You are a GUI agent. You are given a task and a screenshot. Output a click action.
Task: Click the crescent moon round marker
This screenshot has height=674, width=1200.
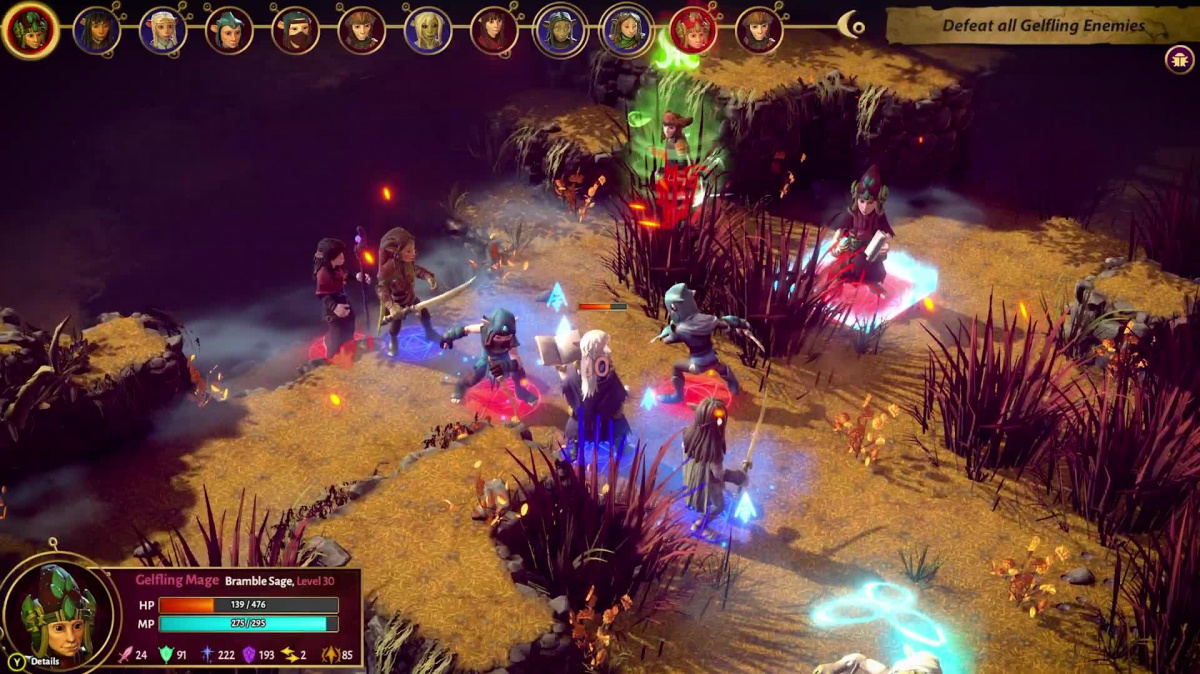(851, 26)
